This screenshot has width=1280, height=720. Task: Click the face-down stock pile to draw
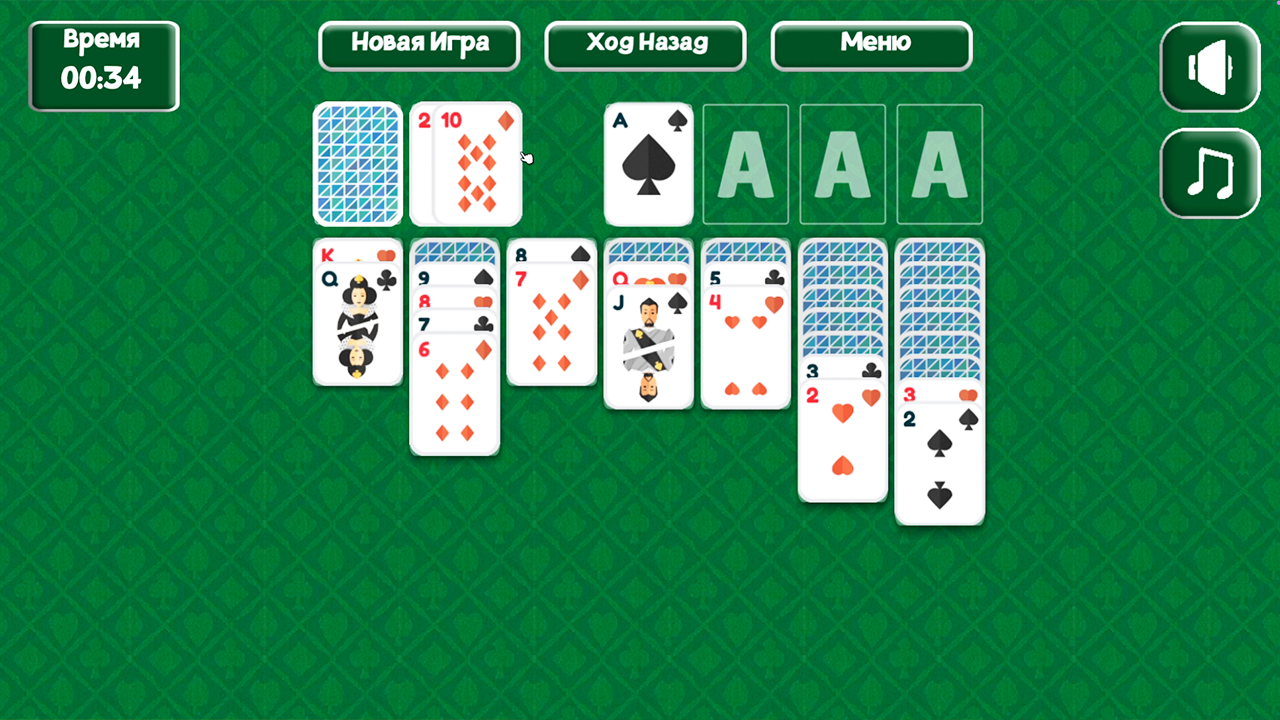point(357,163)
